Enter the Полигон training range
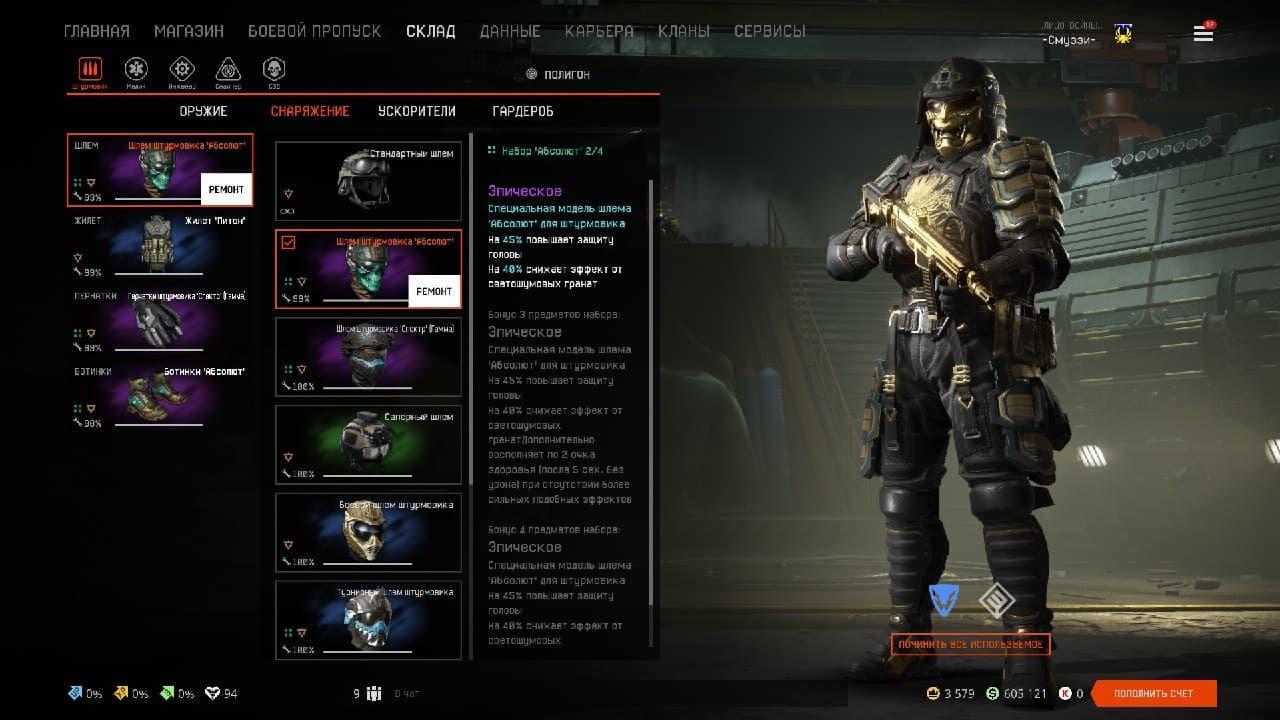 558,74
